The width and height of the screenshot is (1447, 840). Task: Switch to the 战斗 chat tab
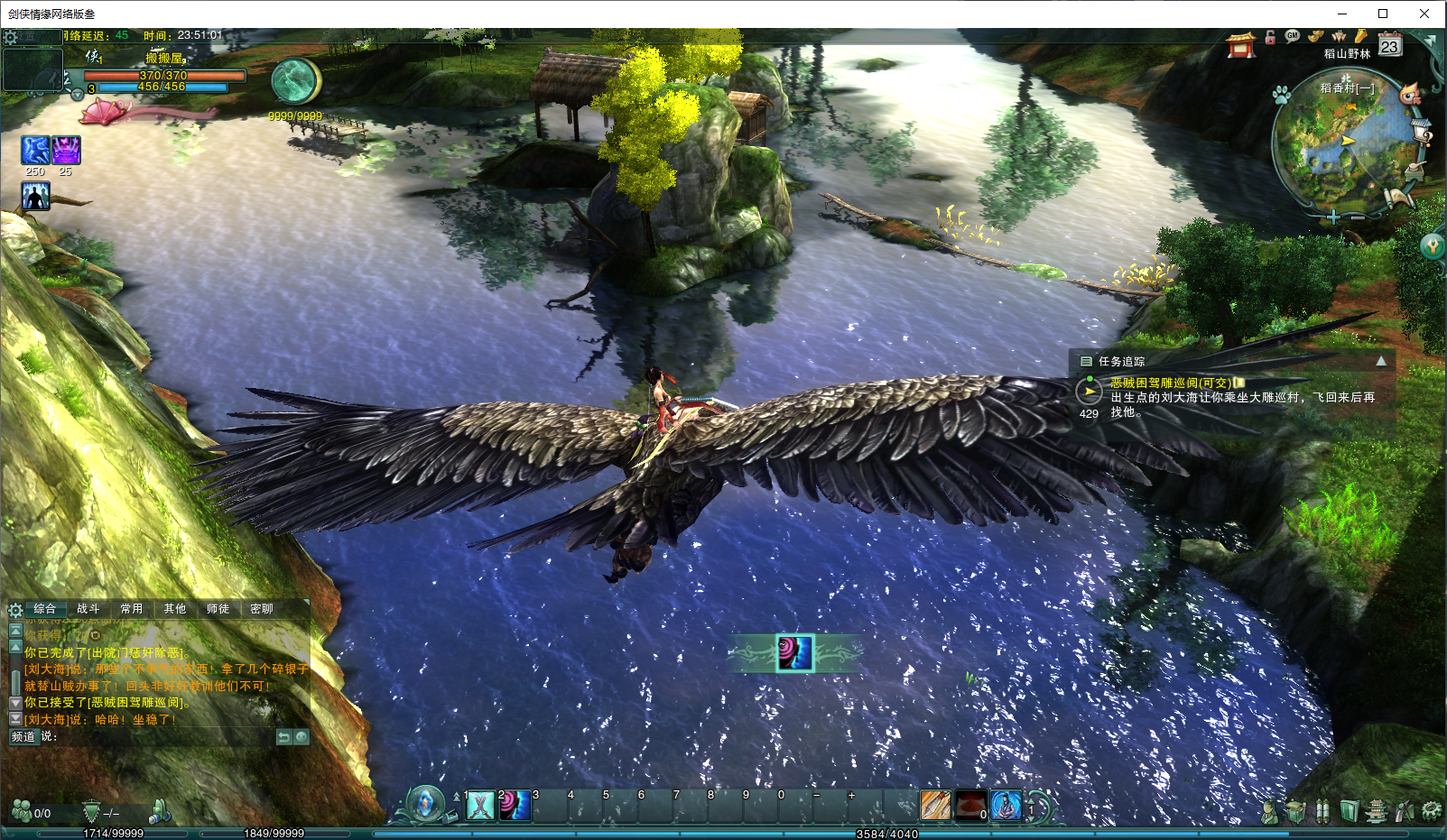[88, 609]
